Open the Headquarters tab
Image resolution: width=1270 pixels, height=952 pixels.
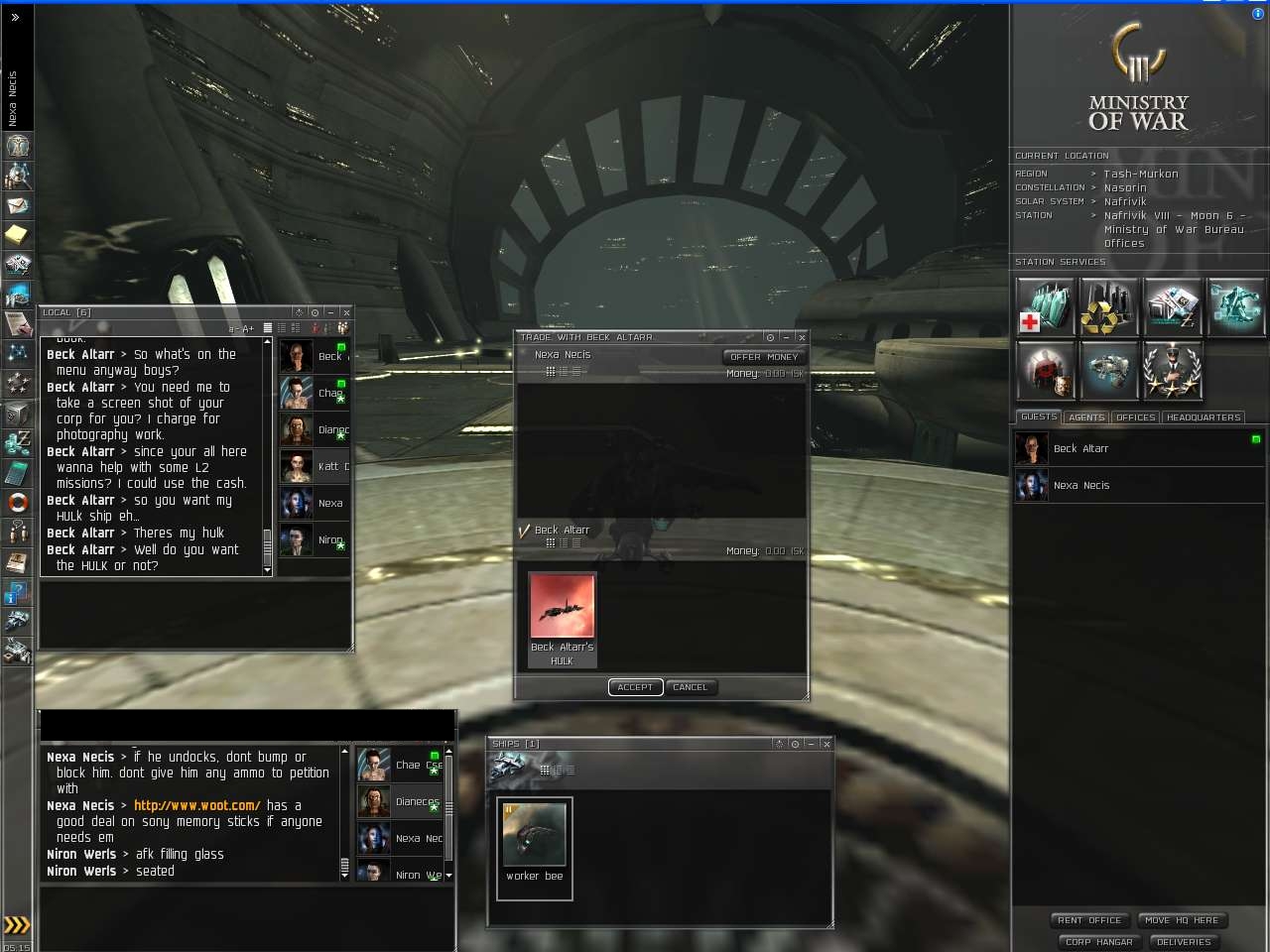click(x=1203, y=417)
